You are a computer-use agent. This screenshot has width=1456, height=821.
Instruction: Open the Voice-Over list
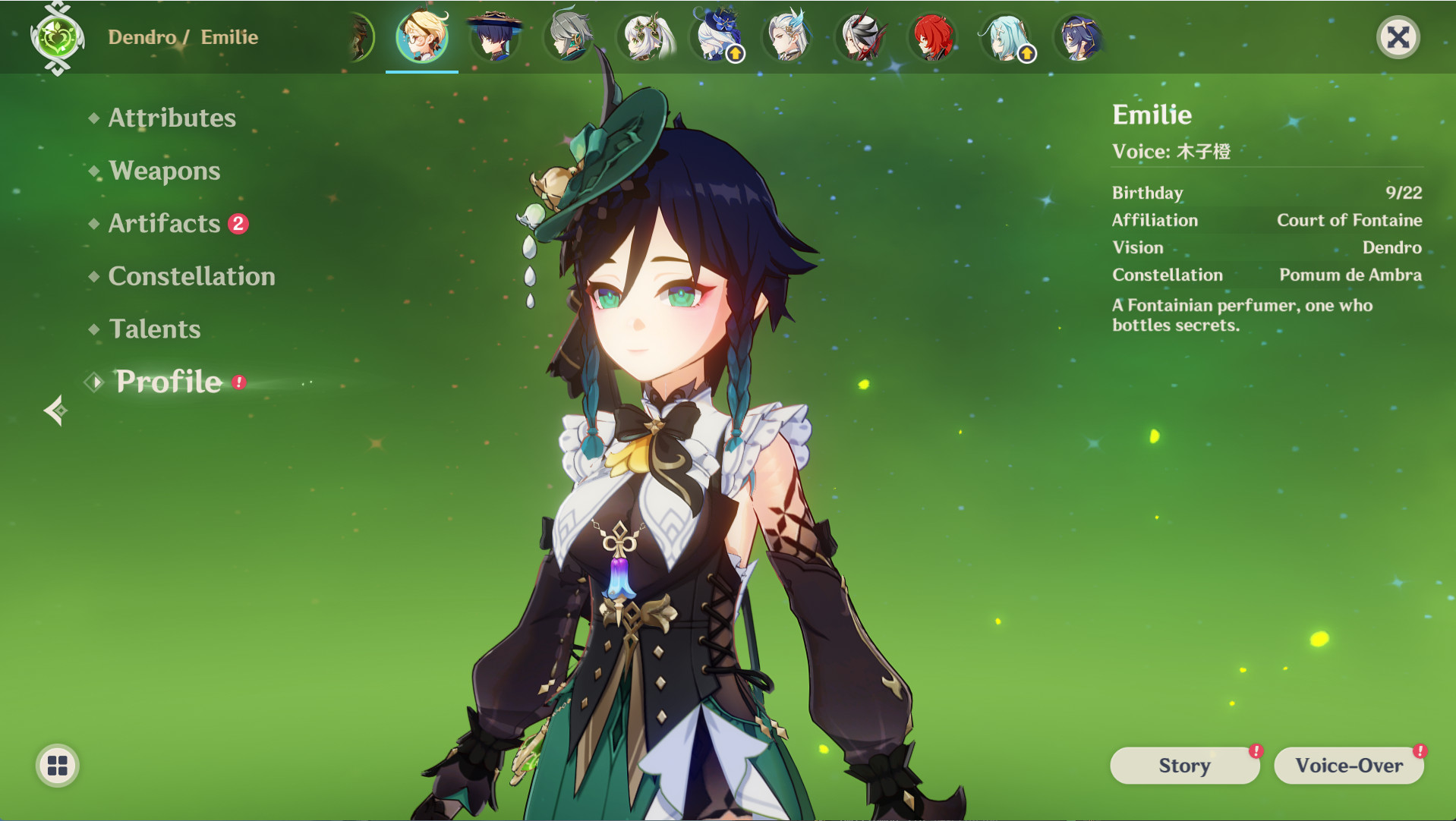[x=1349, y=766]
